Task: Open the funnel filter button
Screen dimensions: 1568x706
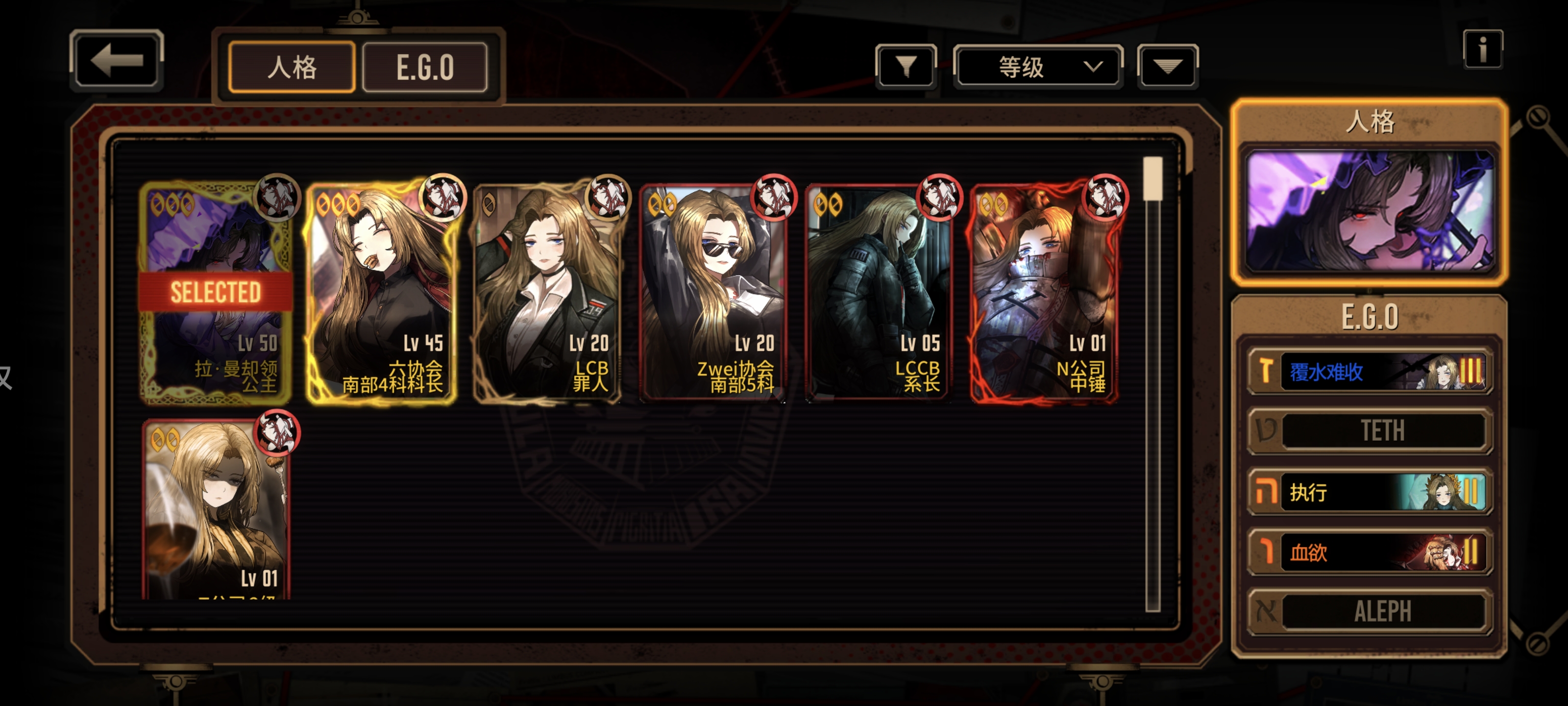Action: [x=906, y=66]
